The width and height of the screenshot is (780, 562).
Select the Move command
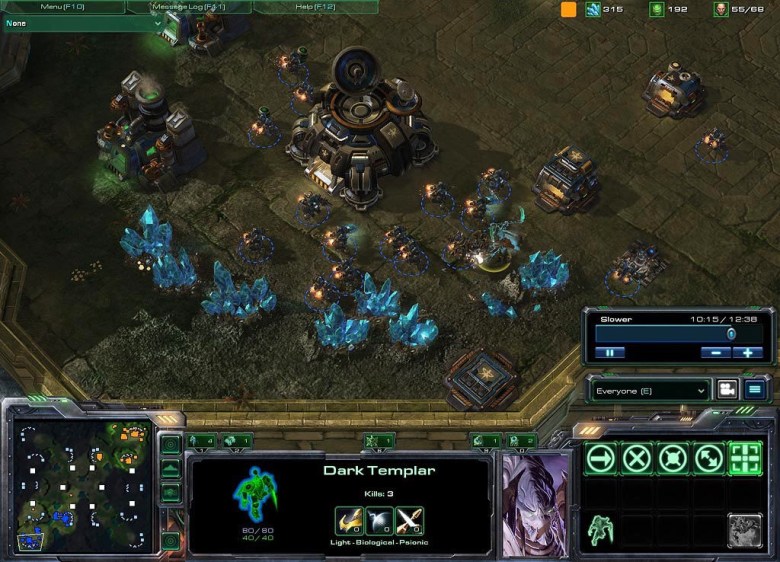tap(601, 458)
